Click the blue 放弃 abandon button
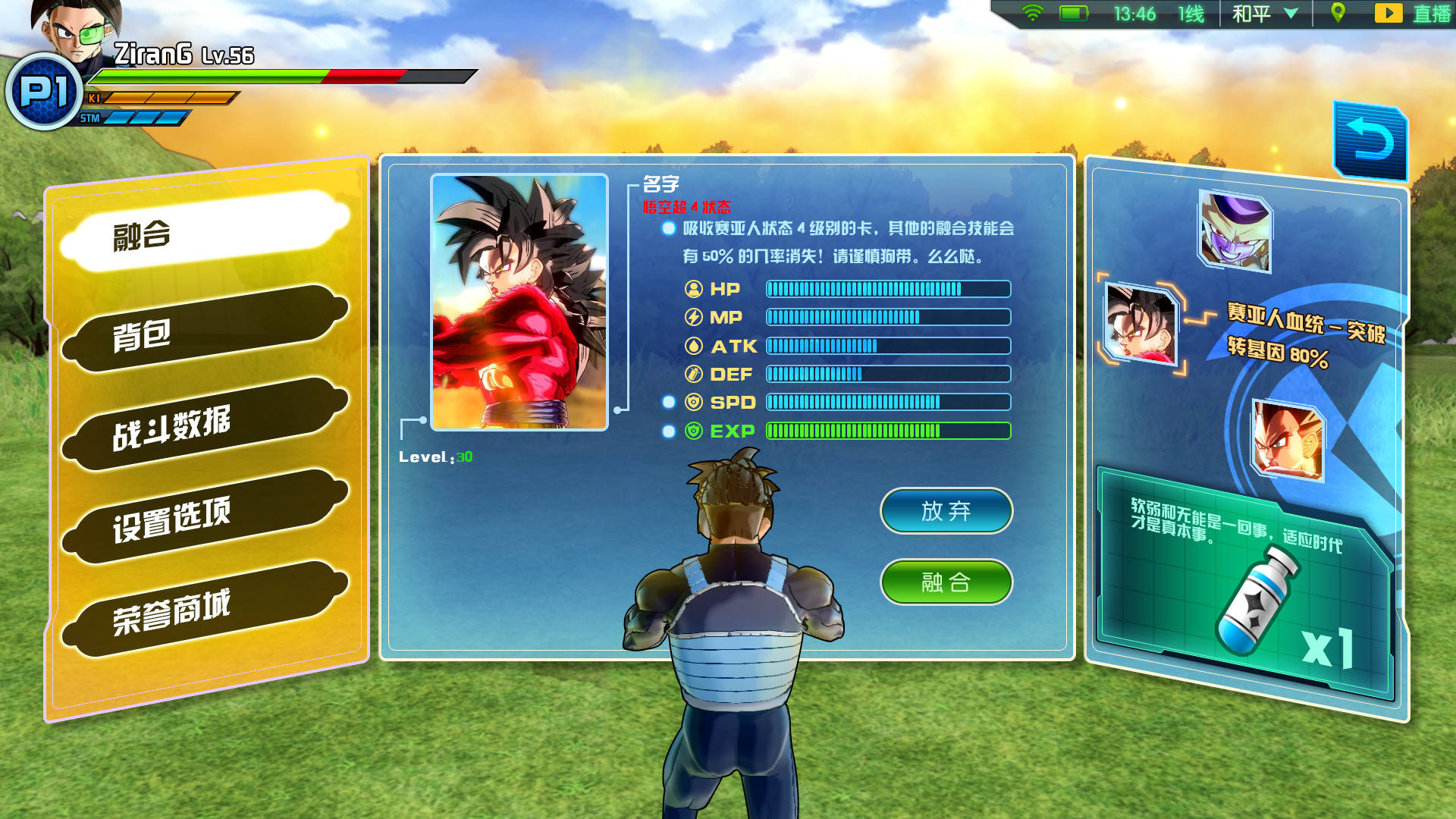This screenshot has width=1456, height=819. (946, 511)
